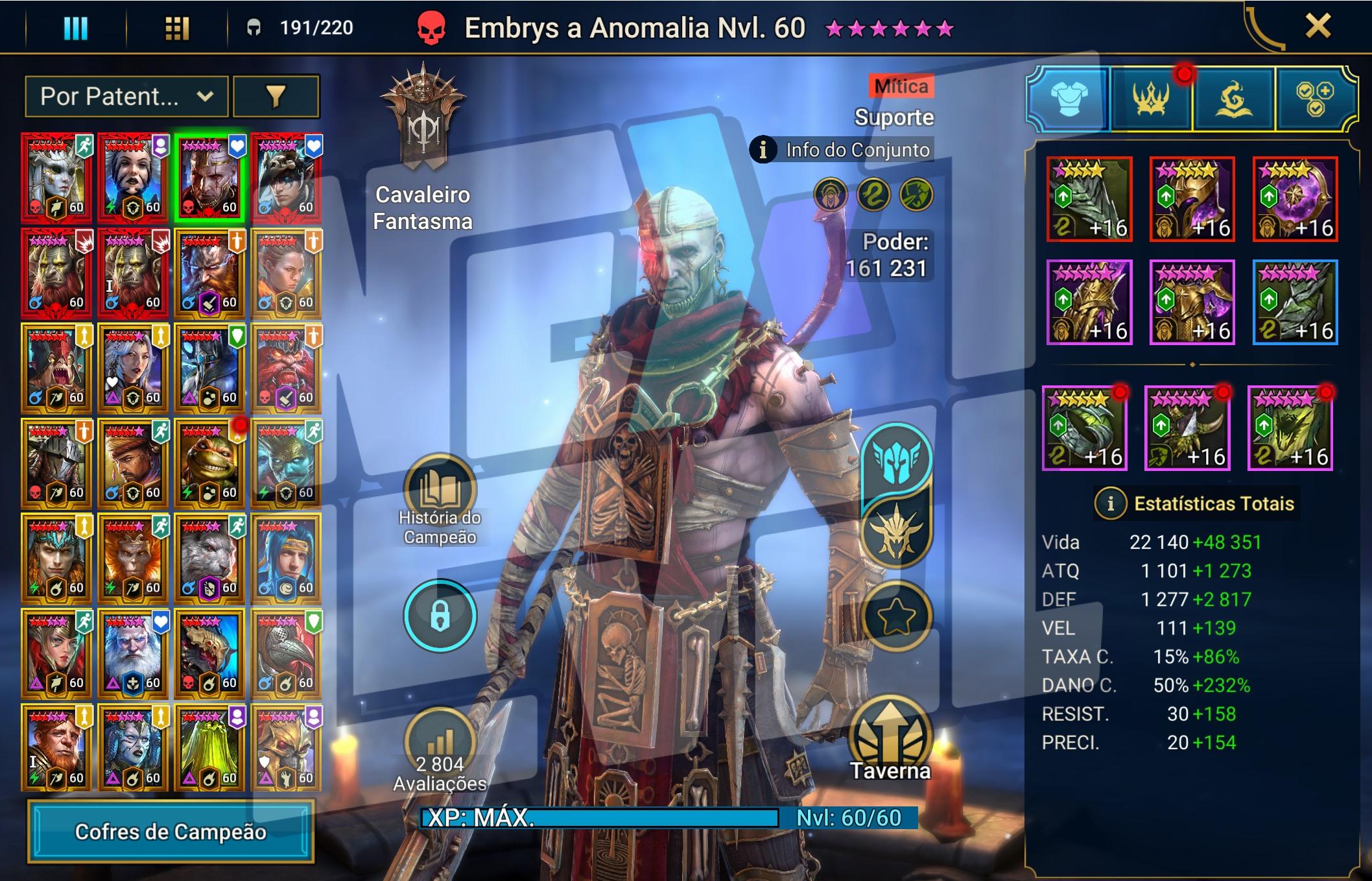This screenshot has width=1372, height=881.
Task: Click the star favorite button
Action: pos(896,616)
